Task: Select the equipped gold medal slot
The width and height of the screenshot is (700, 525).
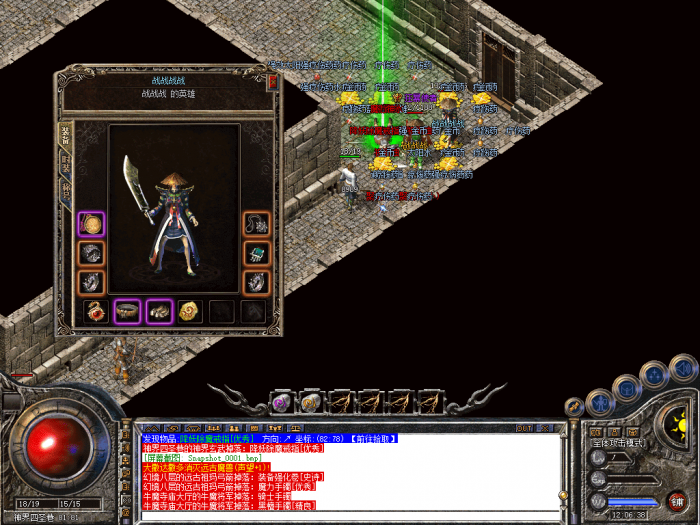Action: 92,223
